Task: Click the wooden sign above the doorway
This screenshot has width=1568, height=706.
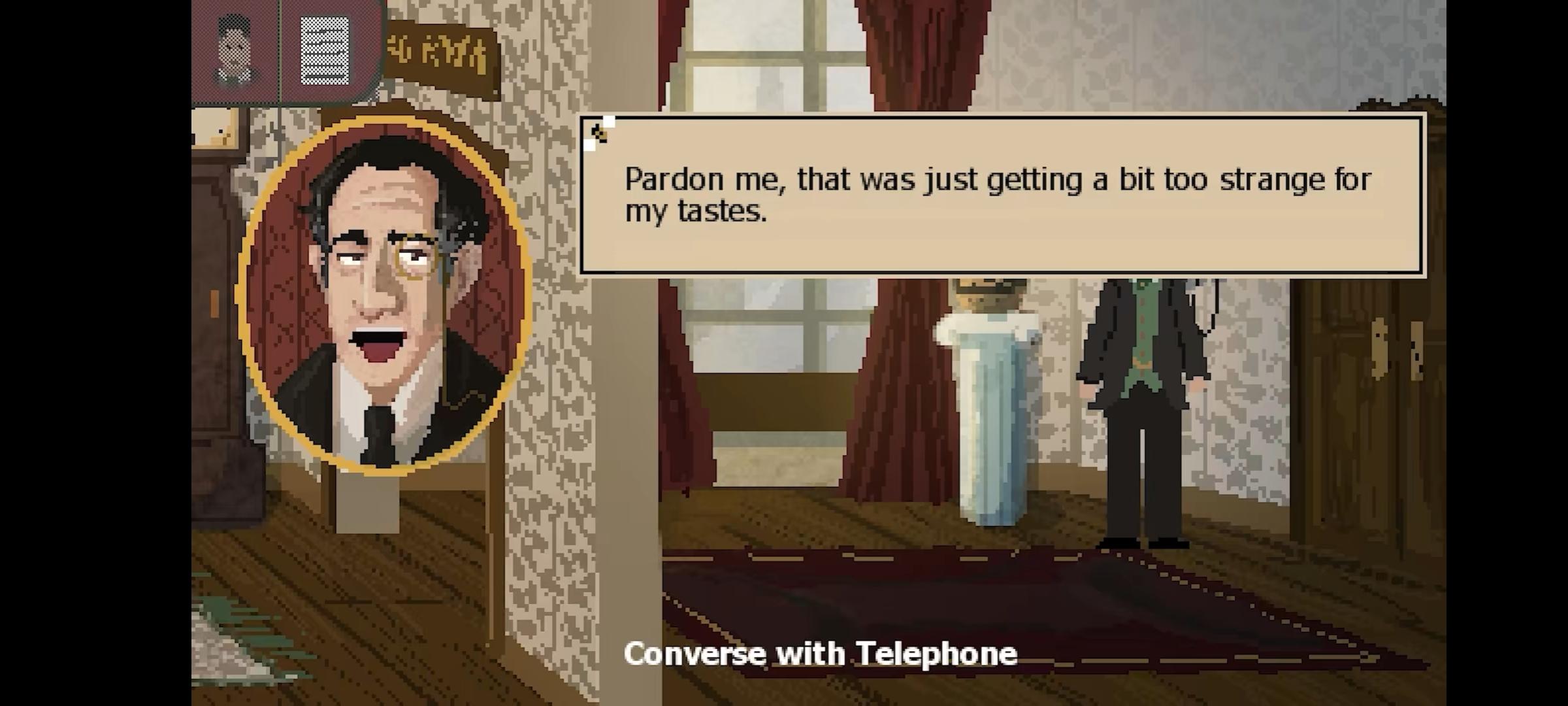Action: click(x=438, y=46)
